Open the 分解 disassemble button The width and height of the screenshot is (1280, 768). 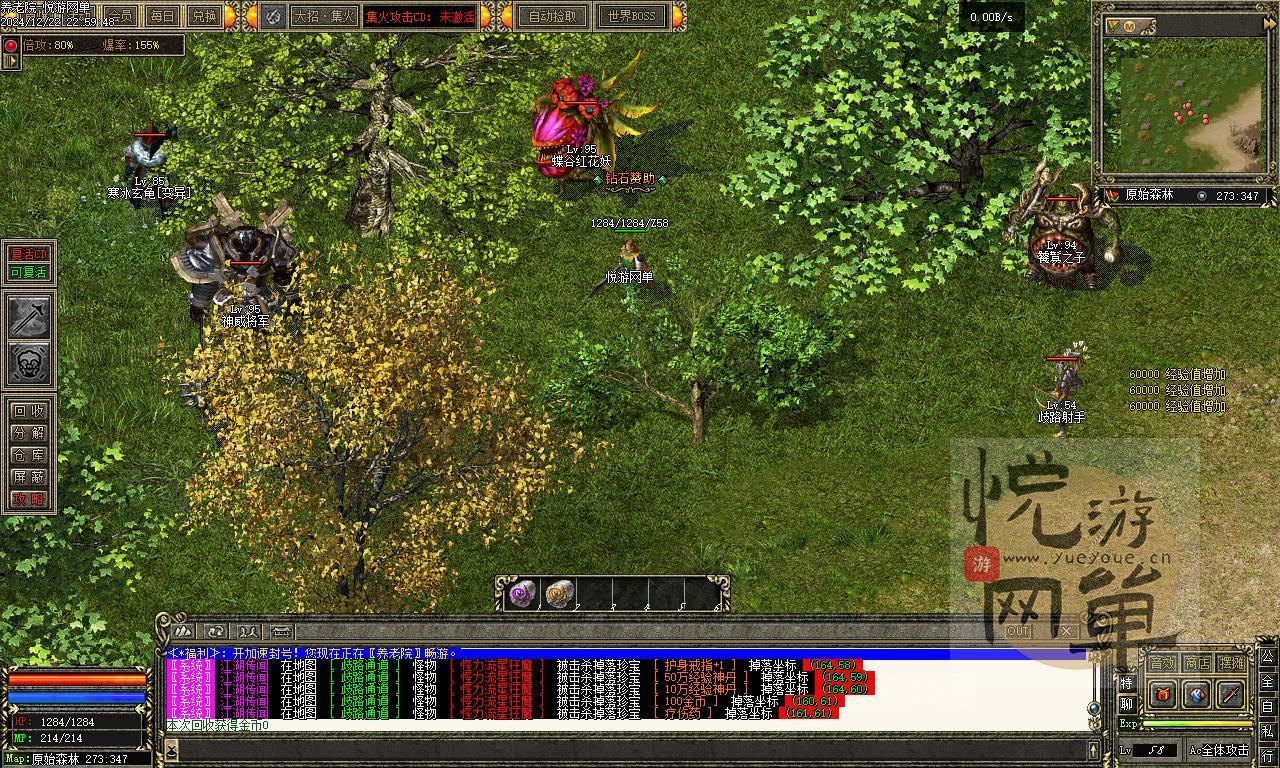[28, 433]
